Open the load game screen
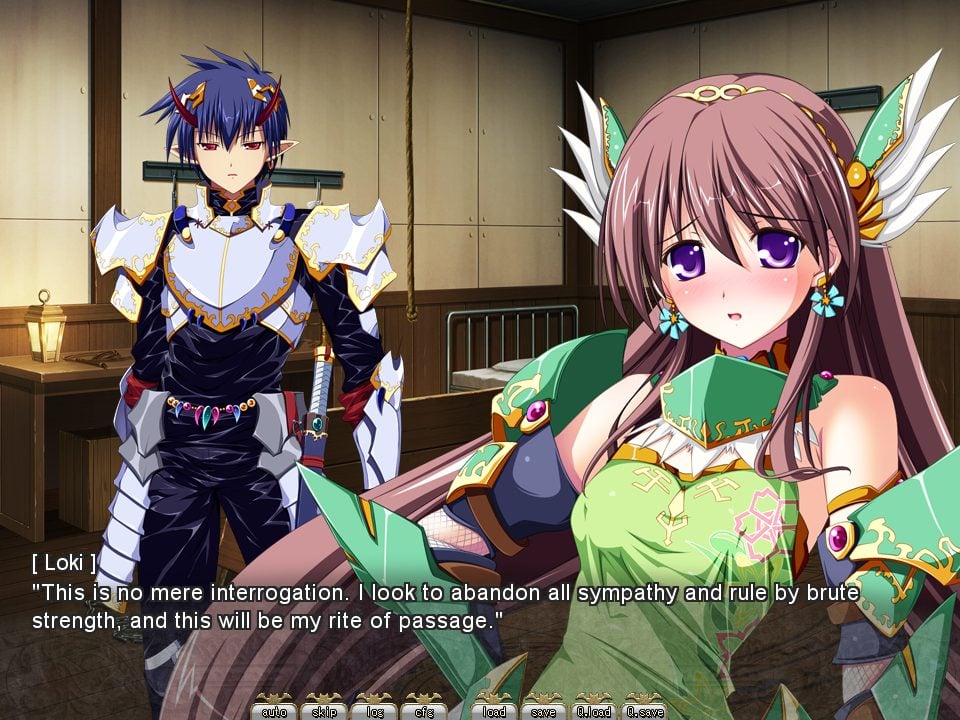Viewport: 960px width, 720px height. (494, 710)
